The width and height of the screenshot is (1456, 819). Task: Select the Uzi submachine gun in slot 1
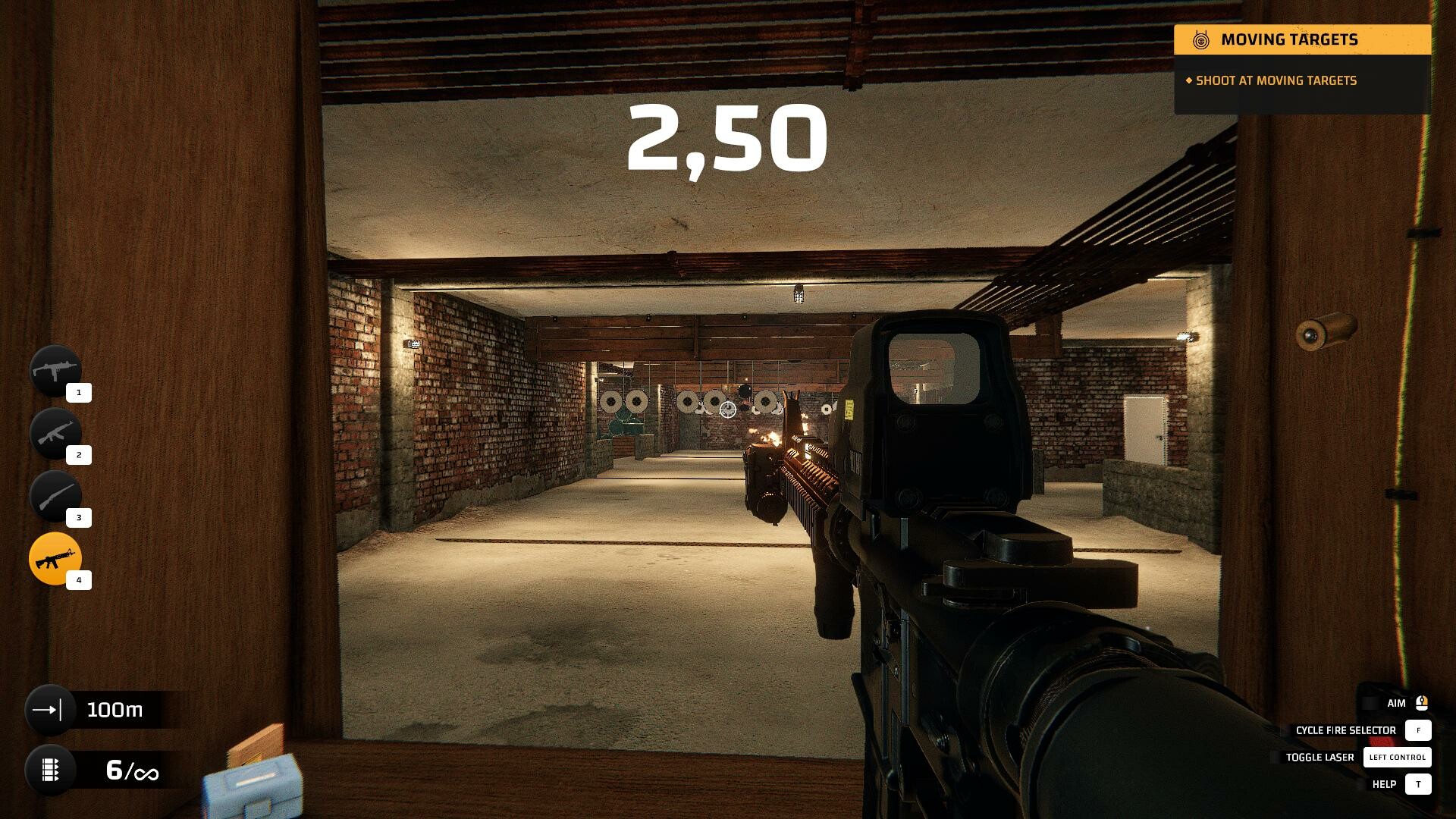tap(57, 372)
